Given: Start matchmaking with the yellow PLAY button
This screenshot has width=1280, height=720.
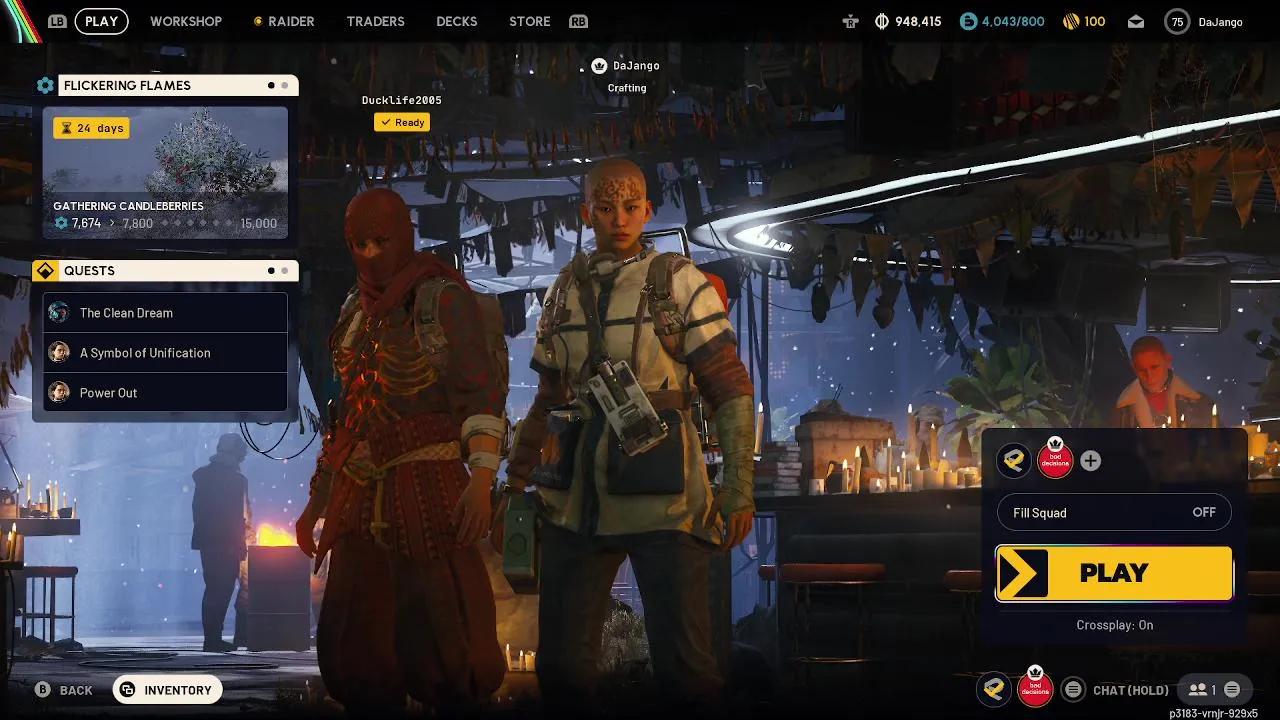Looking at the screenshot, I should point(1114,573).
